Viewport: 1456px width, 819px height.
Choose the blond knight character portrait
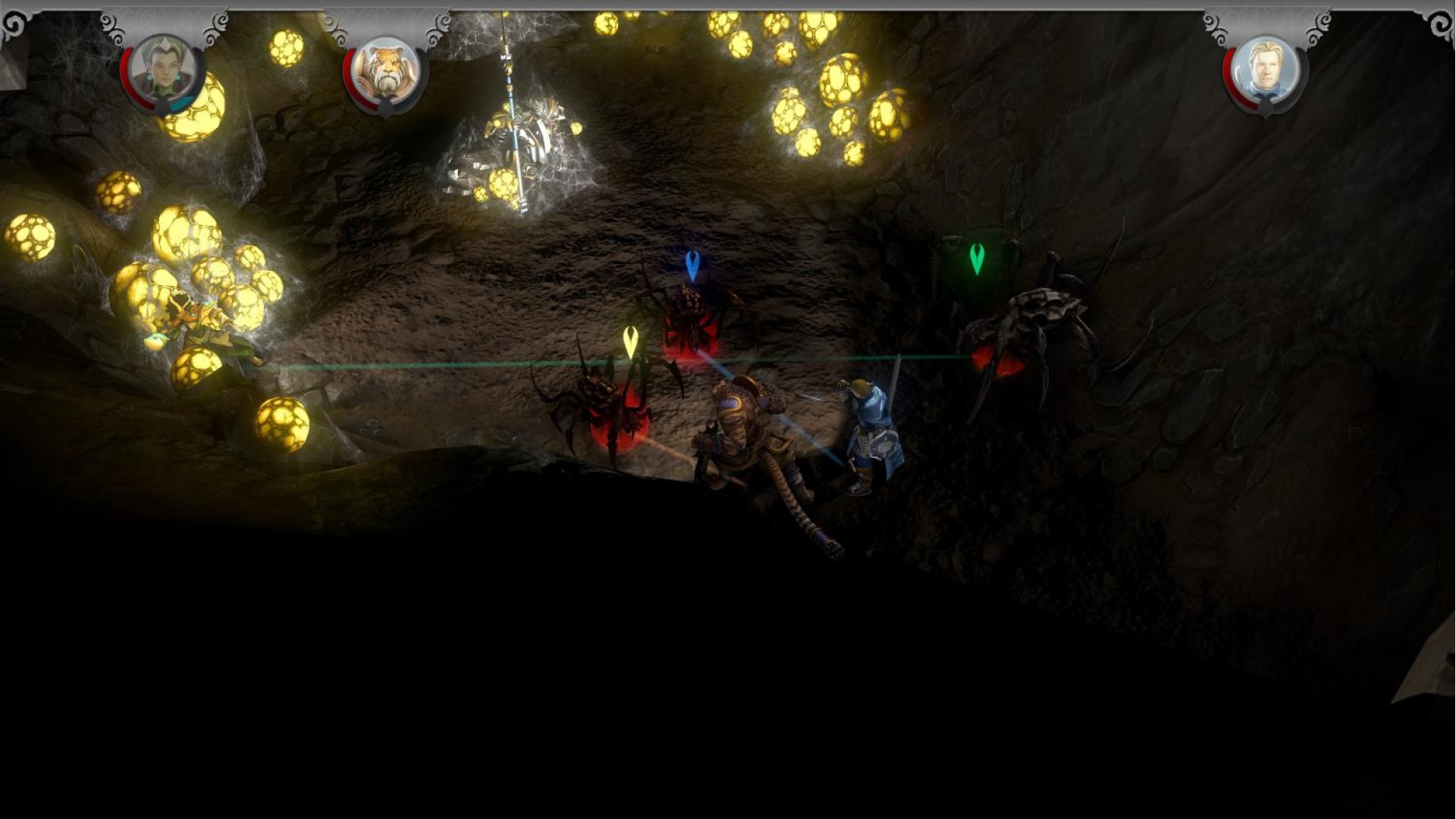1265,72
